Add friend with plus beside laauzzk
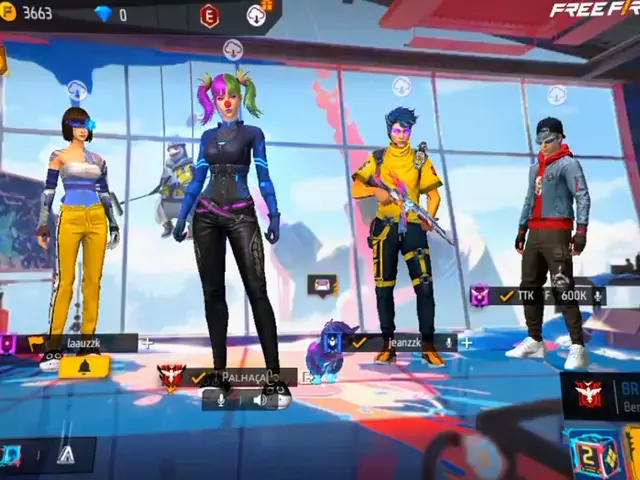The image size is (640, 480). tap(148, 343)
